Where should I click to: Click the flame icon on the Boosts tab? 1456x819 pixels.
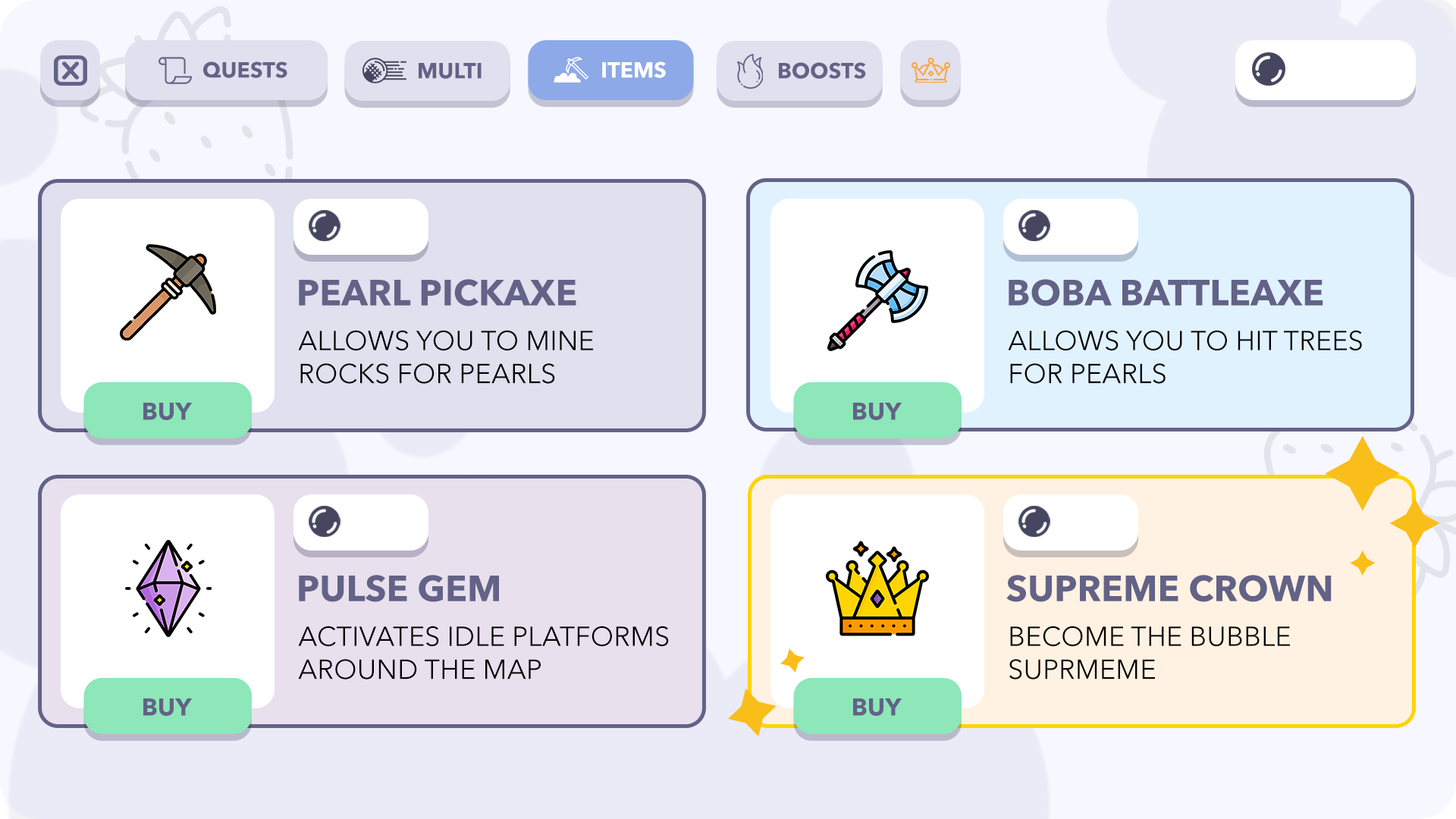pos(749,72)
